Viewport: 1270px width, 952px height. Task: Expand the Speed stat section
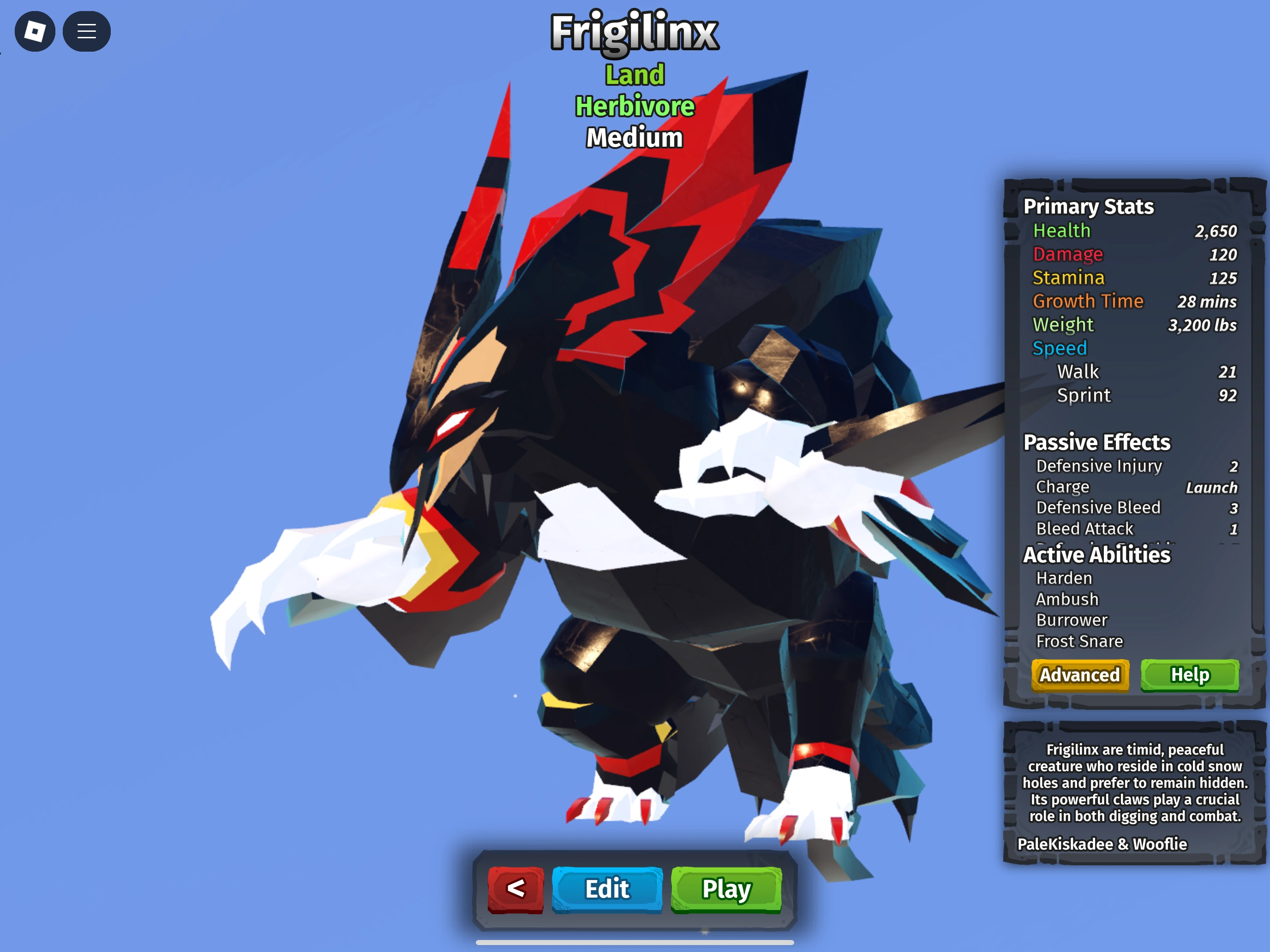tap(1060, 348)
